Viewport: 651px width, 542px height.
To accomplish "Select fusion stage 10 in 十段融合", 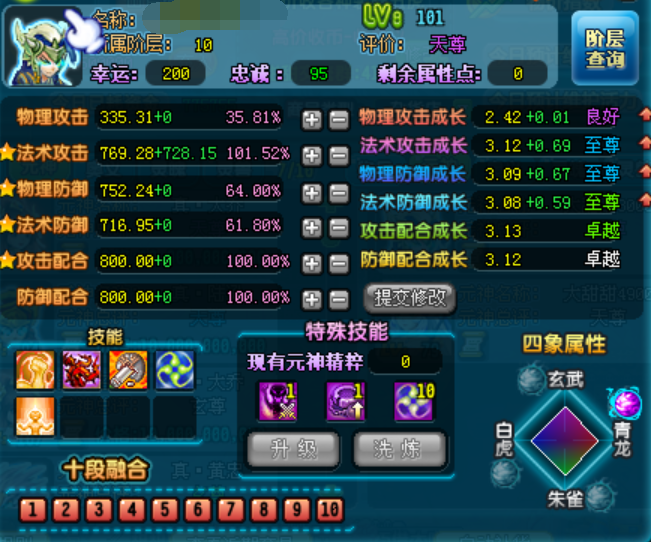I will pyautogui.click(x=329, y=508).
